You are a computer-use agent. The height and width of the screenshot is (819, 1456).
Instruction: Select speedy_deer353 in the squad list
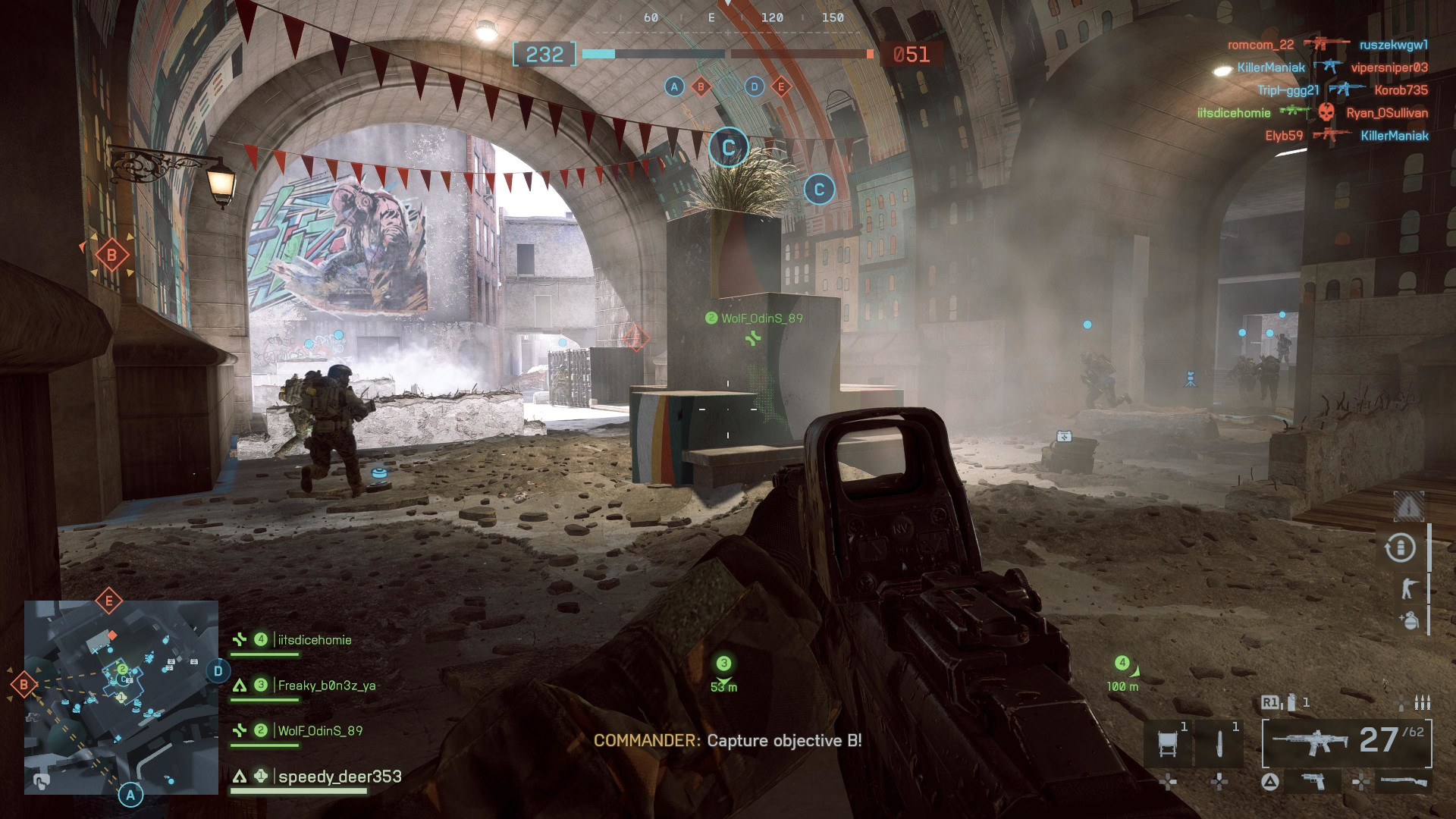340,777
